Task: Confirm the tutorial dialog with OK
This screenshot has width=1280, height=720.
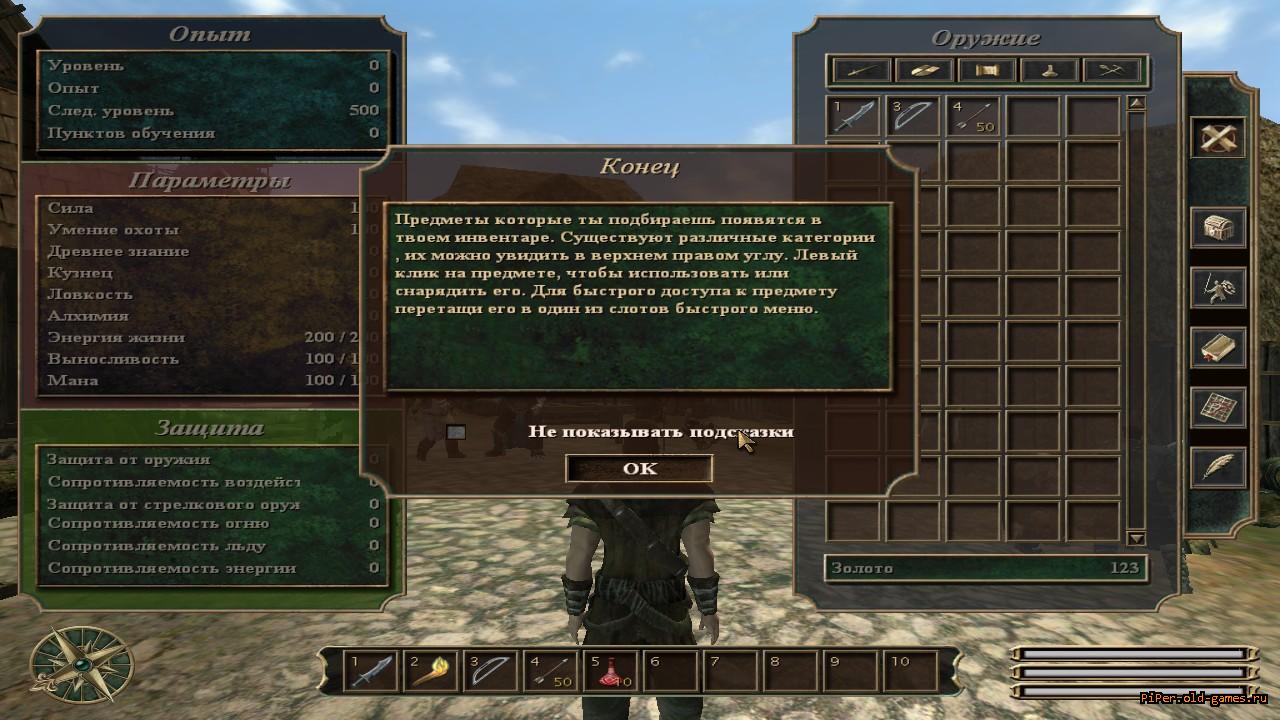Action: [639, 468]
